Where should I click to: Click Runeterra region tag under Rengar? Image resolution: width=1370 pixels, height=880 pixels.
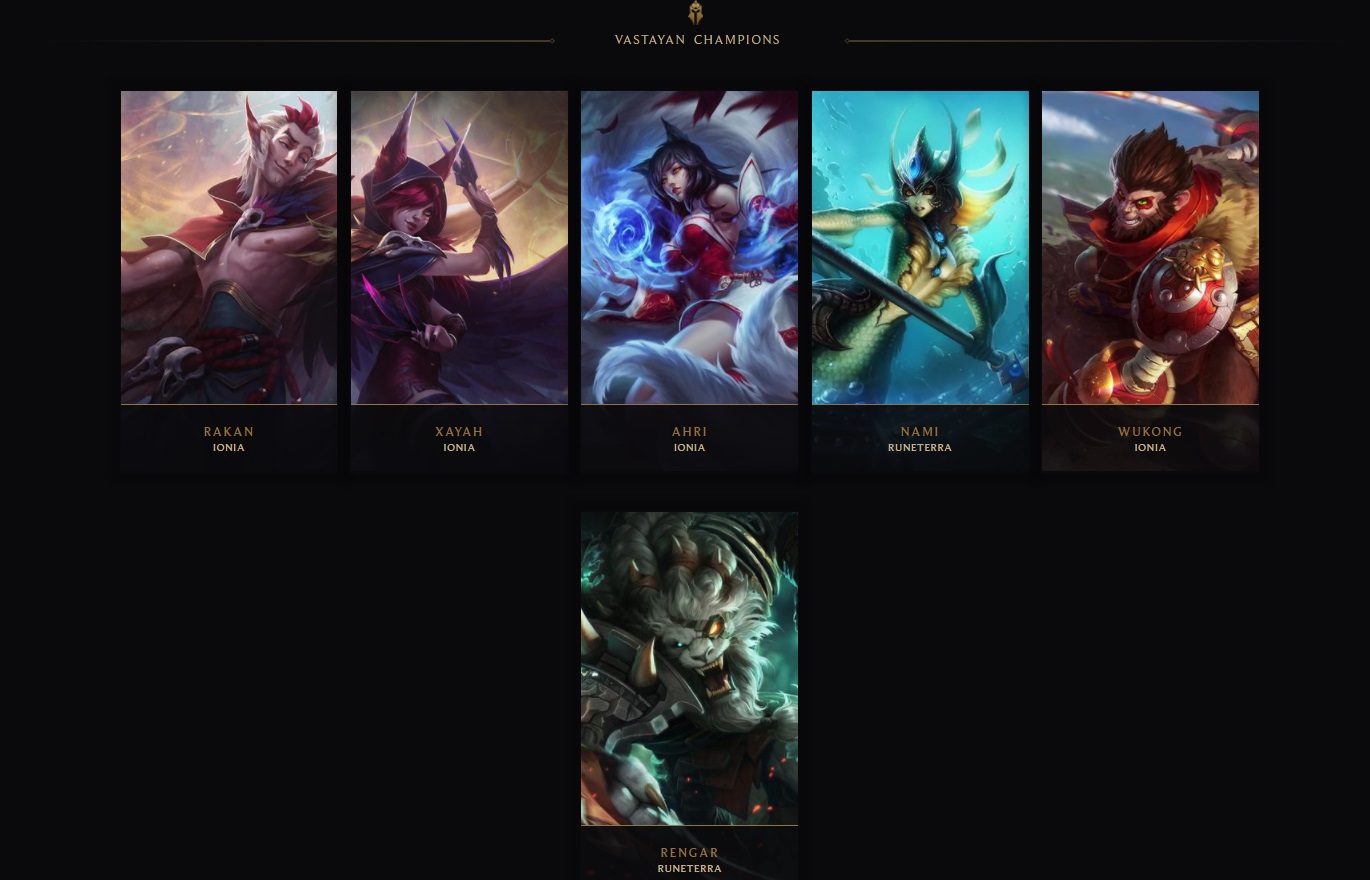689,868
